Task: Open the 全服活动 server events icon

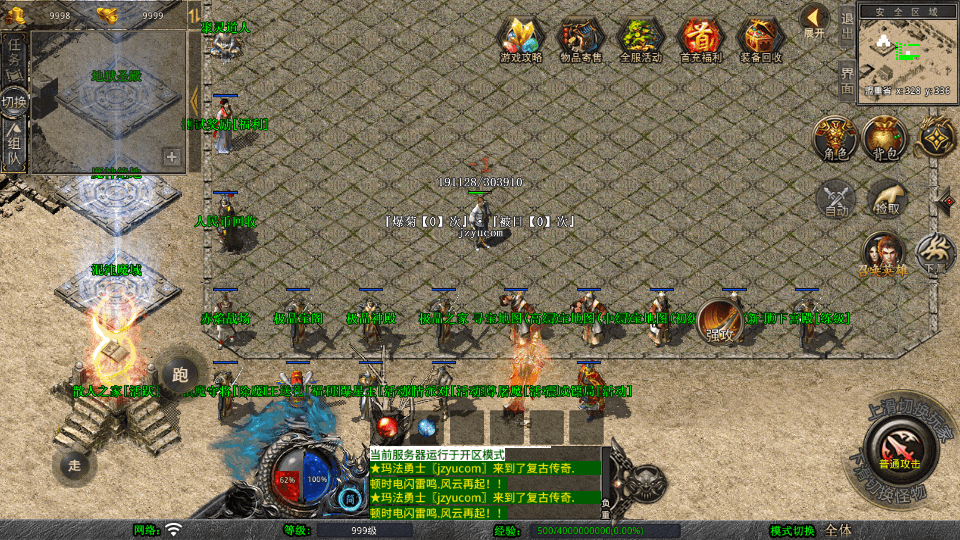Action: click(x=641, y=38)
